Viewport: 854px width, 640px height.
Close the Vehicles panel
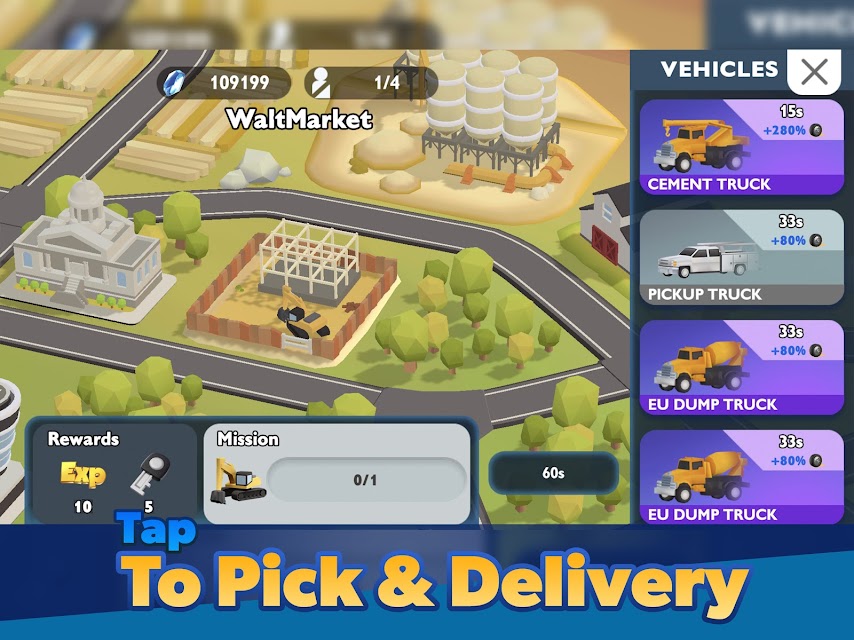[x=814, y=71]
